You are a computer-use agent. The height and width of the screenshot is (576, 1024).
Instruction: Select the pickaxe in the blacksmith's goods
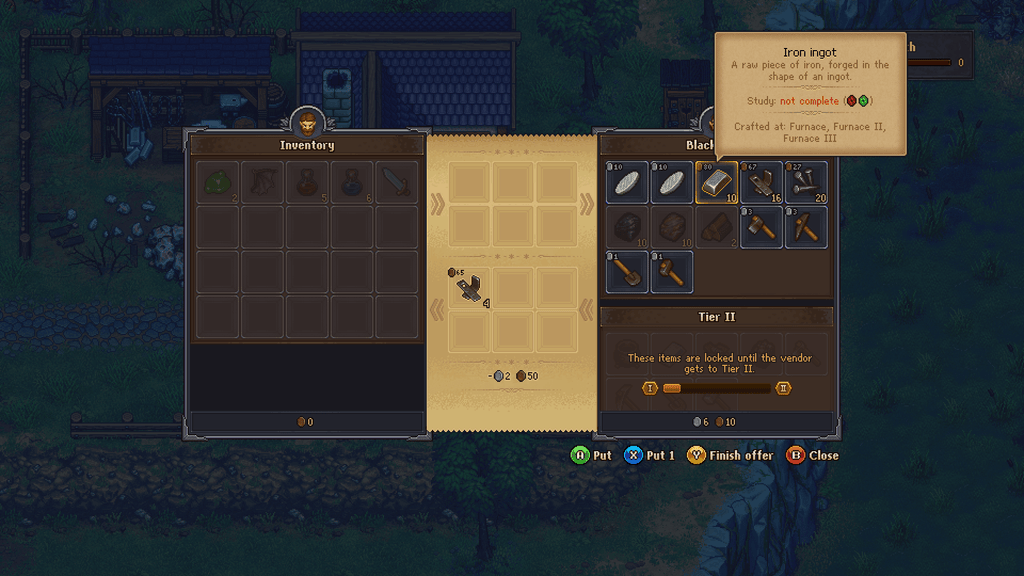(805, 227)
